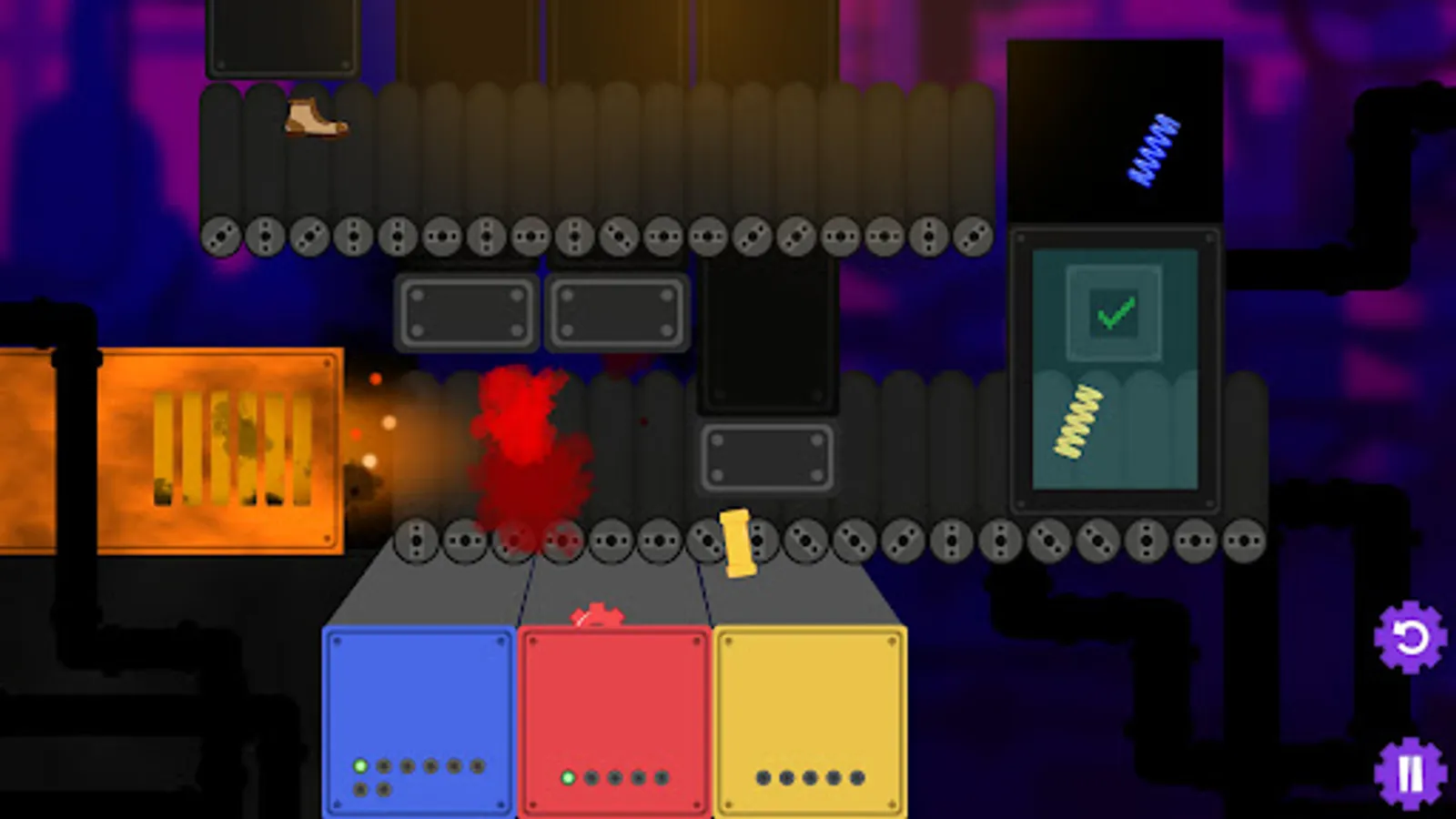Click the blue collection crate
This screenshot has height=819, width=1456.
click(419, 719)
